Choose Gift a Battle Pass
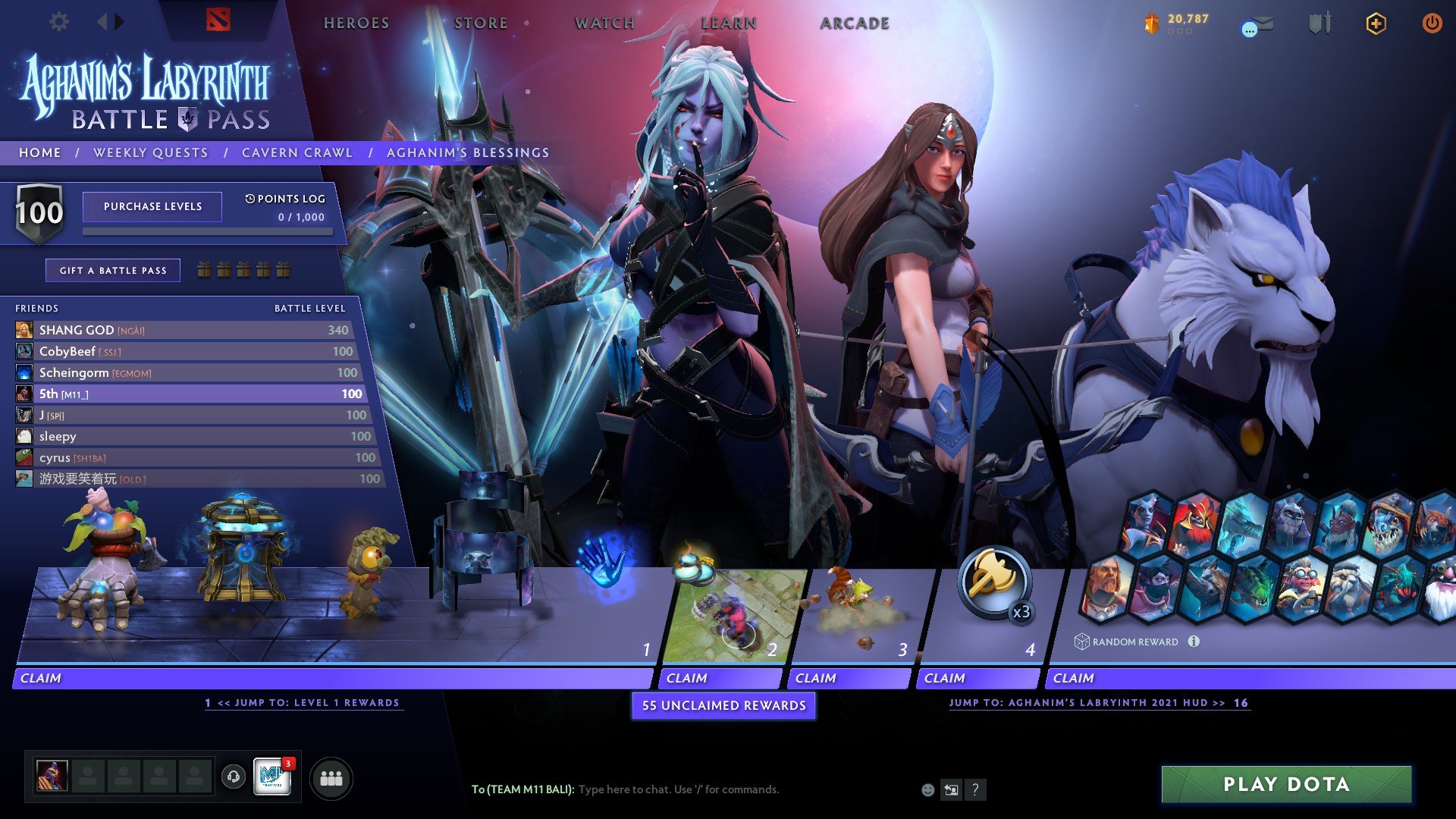1456x819 pixels. pyautogui.click(x=113, y=271)
